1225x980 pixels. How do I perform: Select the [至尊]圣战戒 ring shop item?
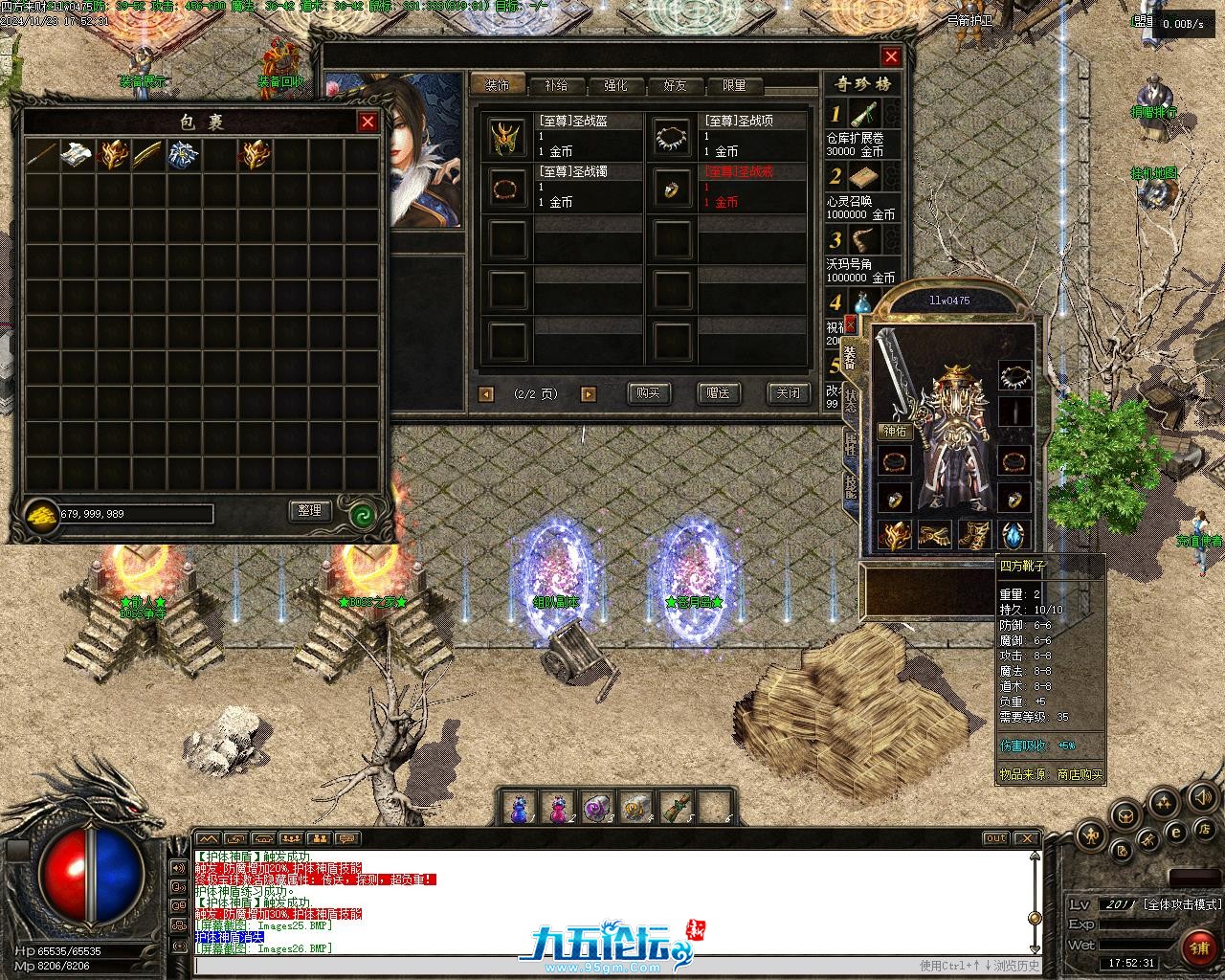coord(673,188)
